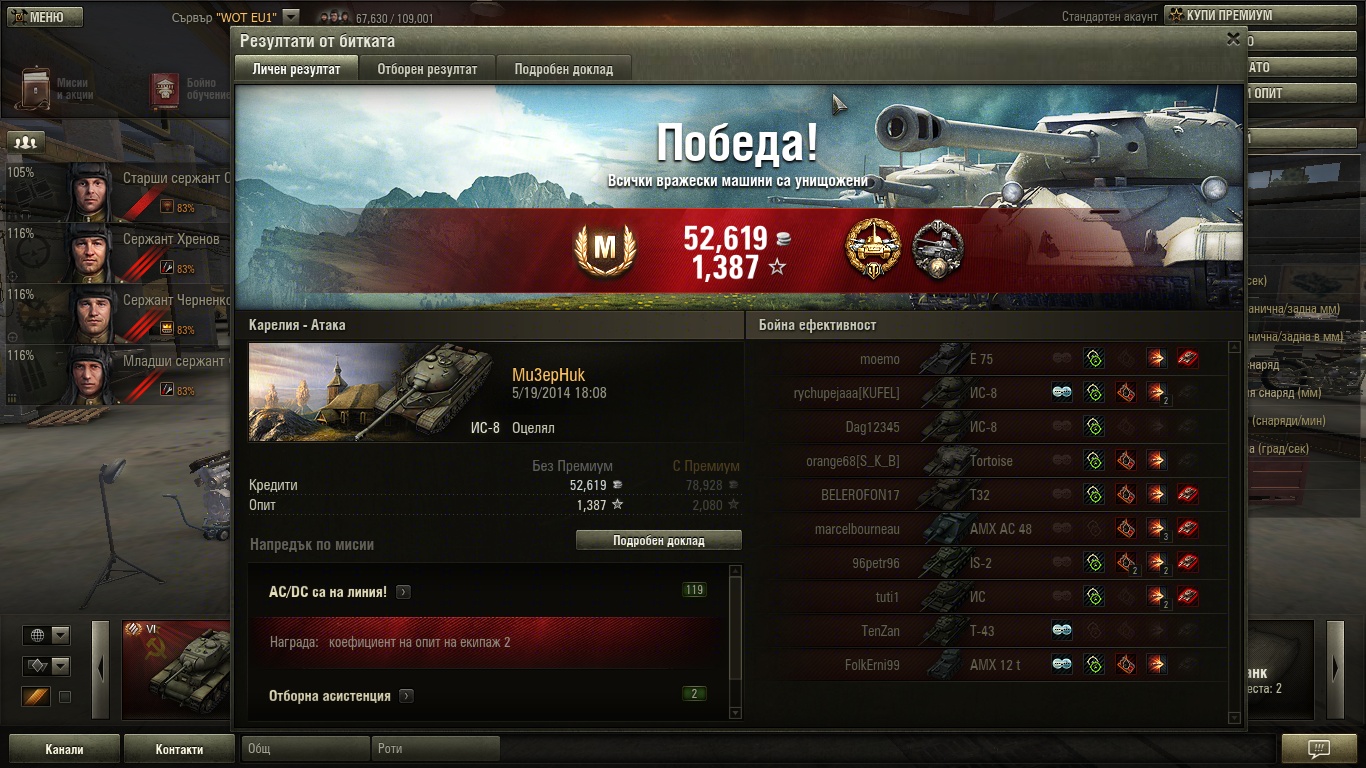Open the WOT EU1 server dropdown
This screenshot has height=768, width=1366.
tap(291, 16)
